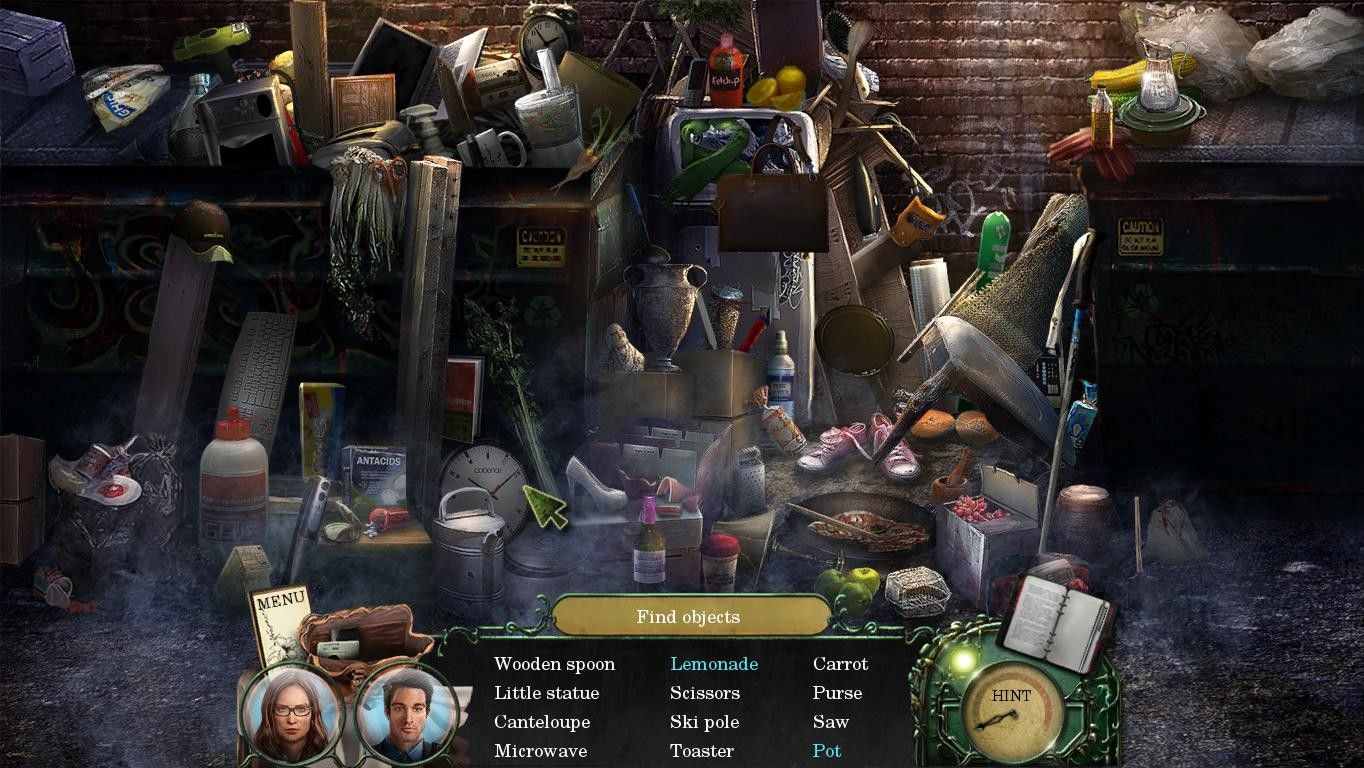Select the woman with glasses portrait

(291, 713)
